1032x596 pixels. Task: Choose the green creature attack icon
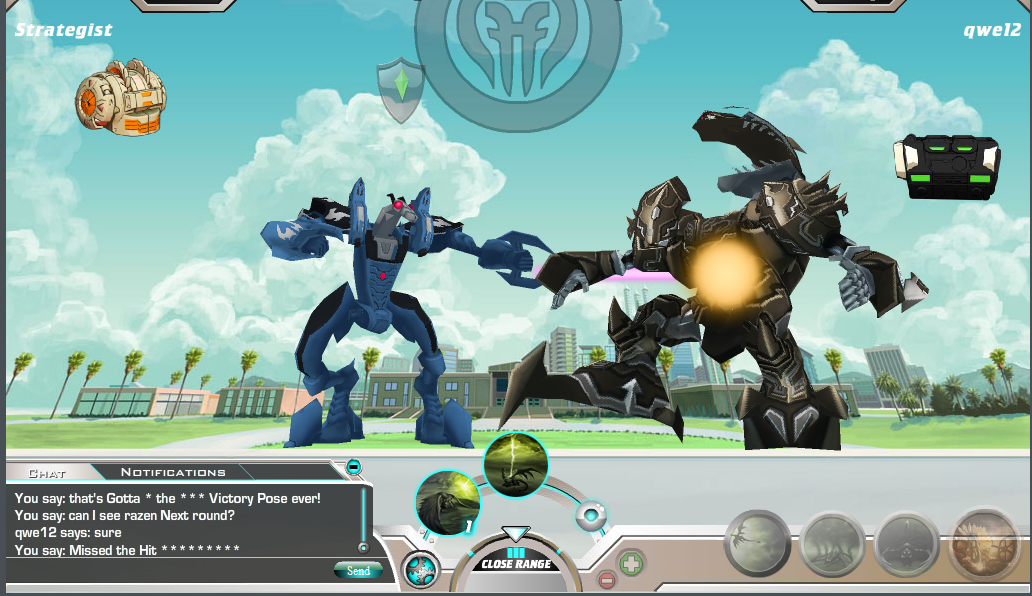tap(447, 502)
